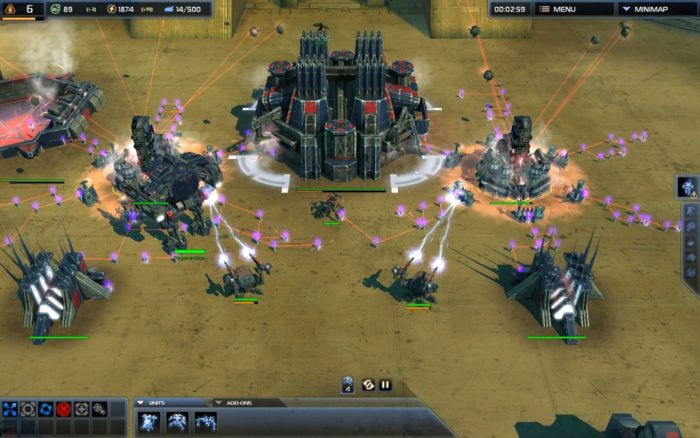Image resolution: width=700 pixels, height=438 pixels.
Task: Queue the second unit in the Units panel
Action: click(177, 422)
